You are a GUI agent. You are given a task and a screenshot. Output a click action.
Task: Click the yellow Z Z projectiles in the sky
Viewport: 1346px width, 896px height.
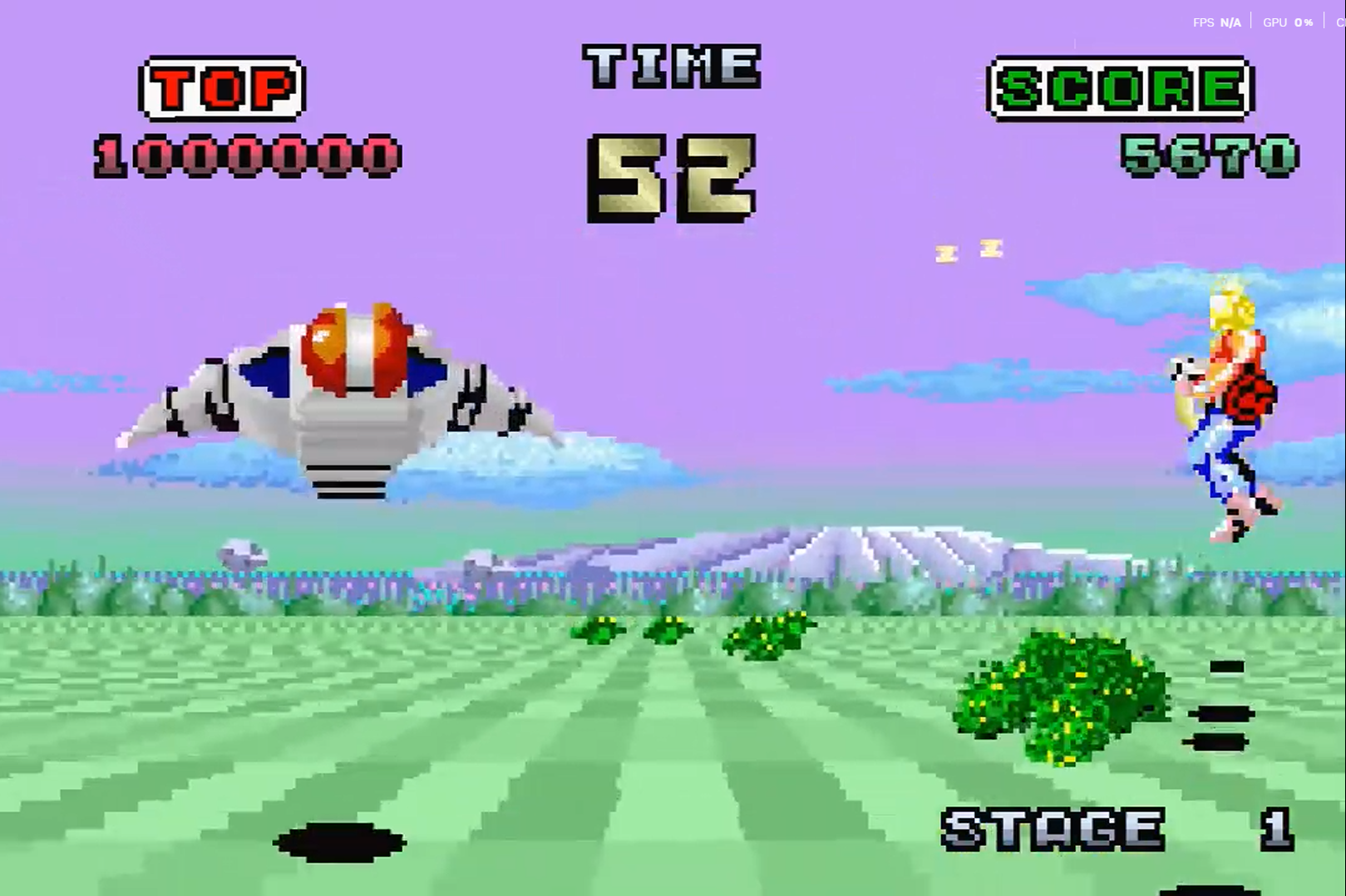[969, 249]
